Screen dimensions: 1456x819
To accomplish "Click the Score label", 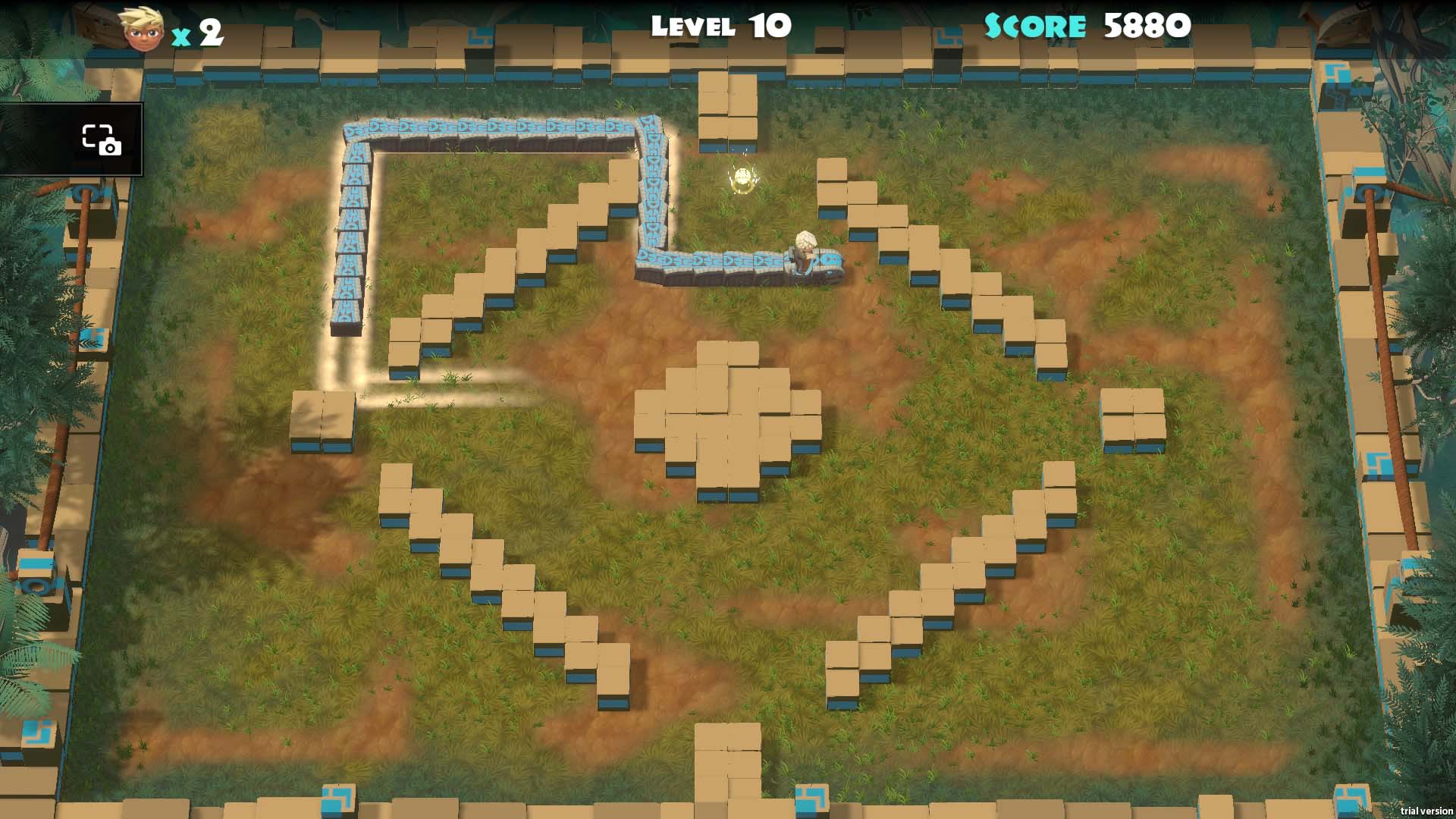I will click(x=1035, y=25).
